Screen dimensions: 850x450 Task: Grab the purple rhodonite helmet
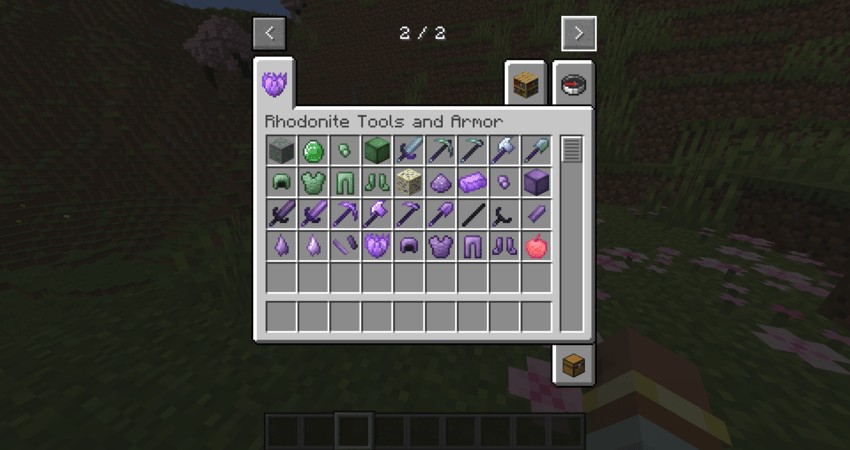pyautogui.click(x=410, y=246)
